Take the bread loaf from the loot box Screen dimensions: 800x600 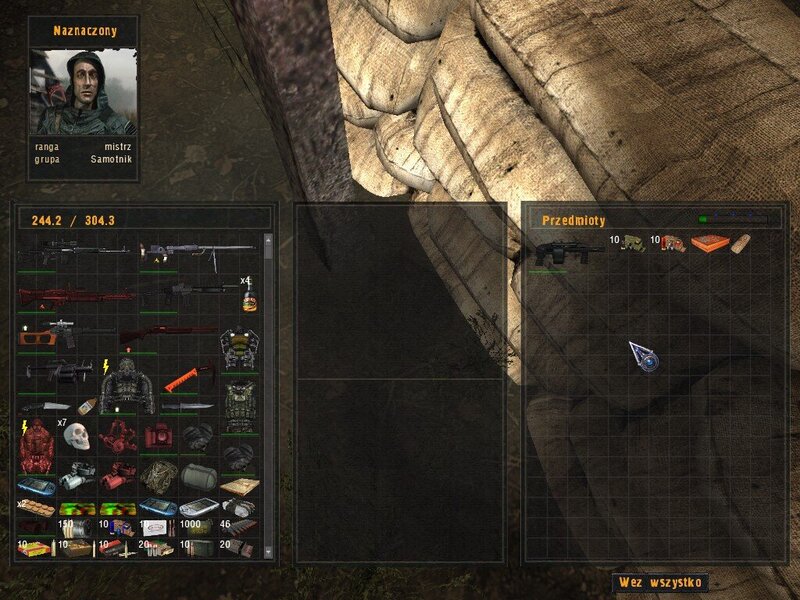(739, 243)
